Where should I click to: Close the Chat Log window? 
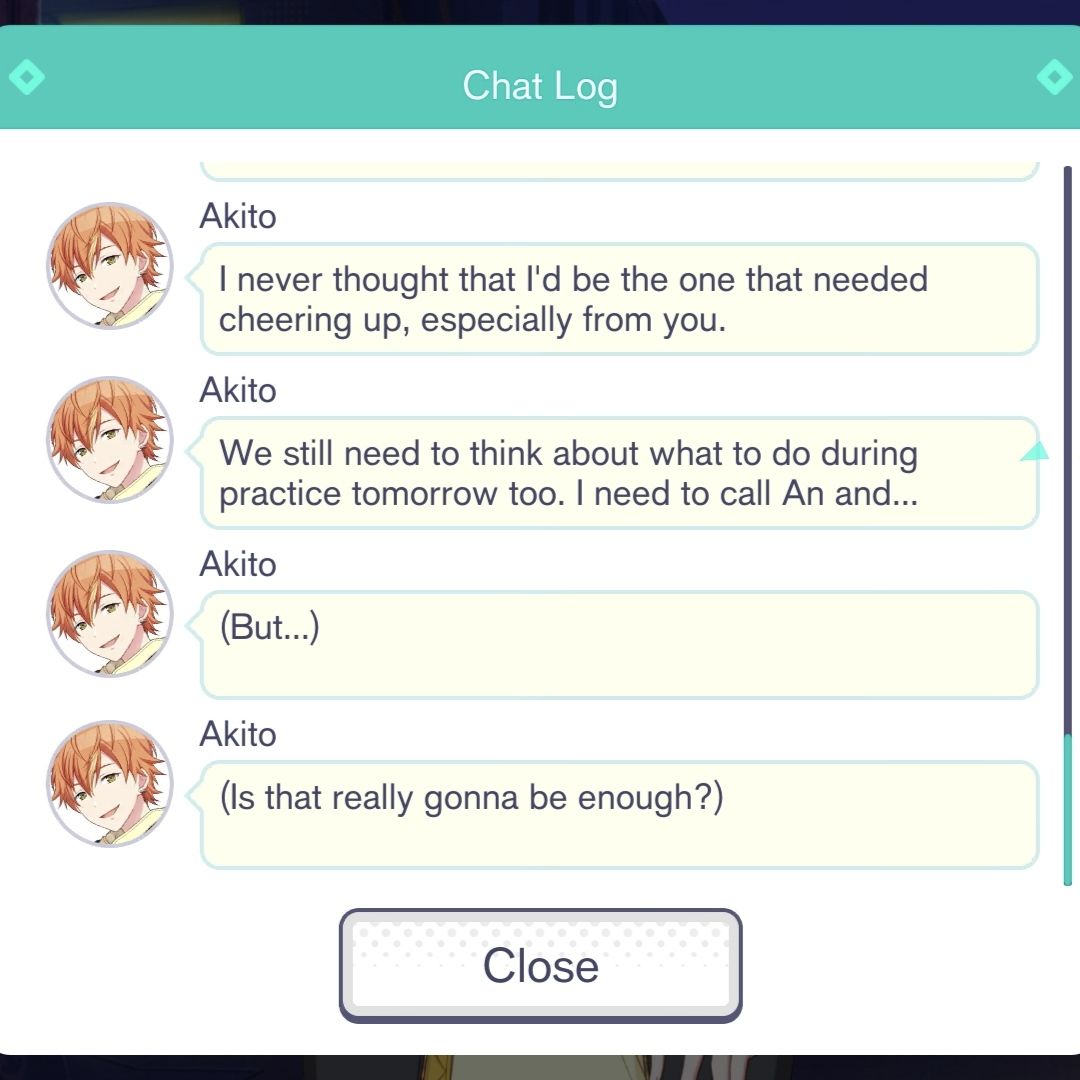[540, 965]
